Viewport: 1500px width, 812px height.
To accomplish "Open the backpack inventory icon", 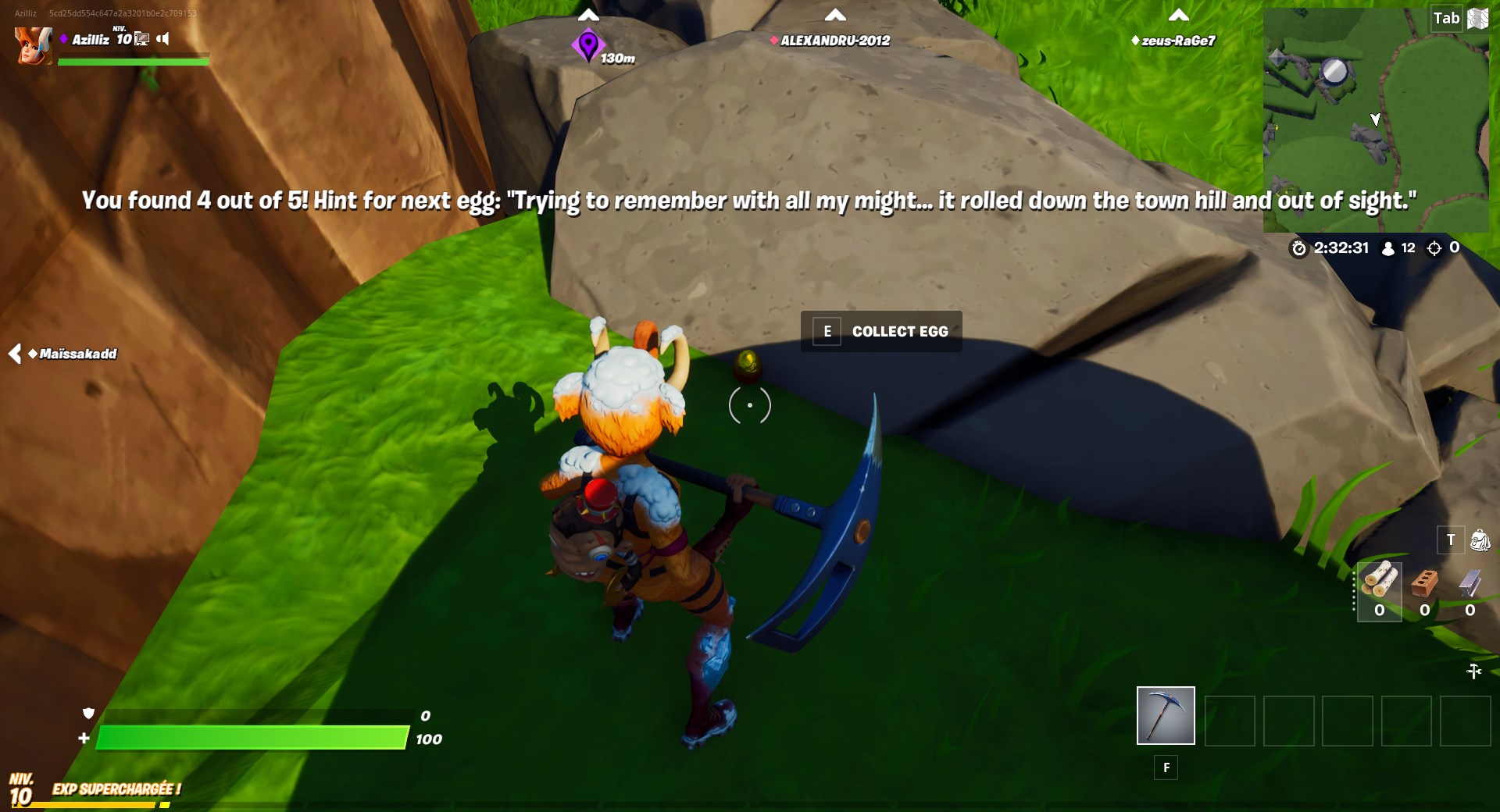I will click(x=1479, y=540).
